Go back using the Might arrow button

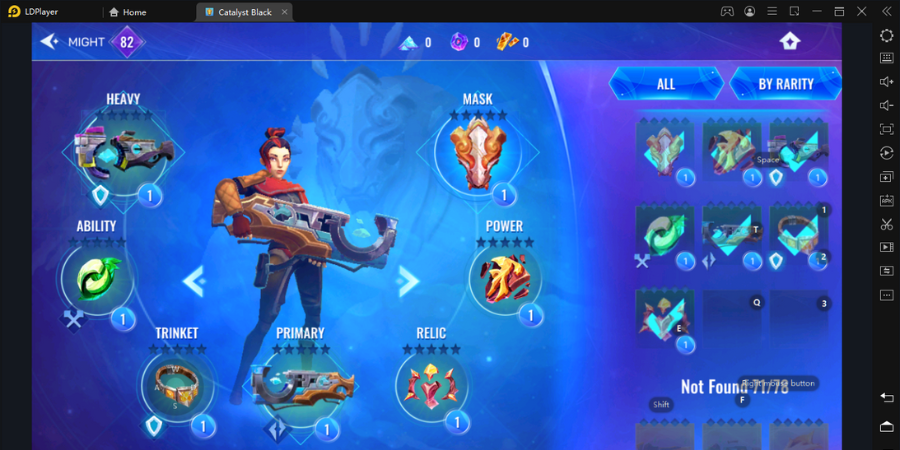point(49,41)
